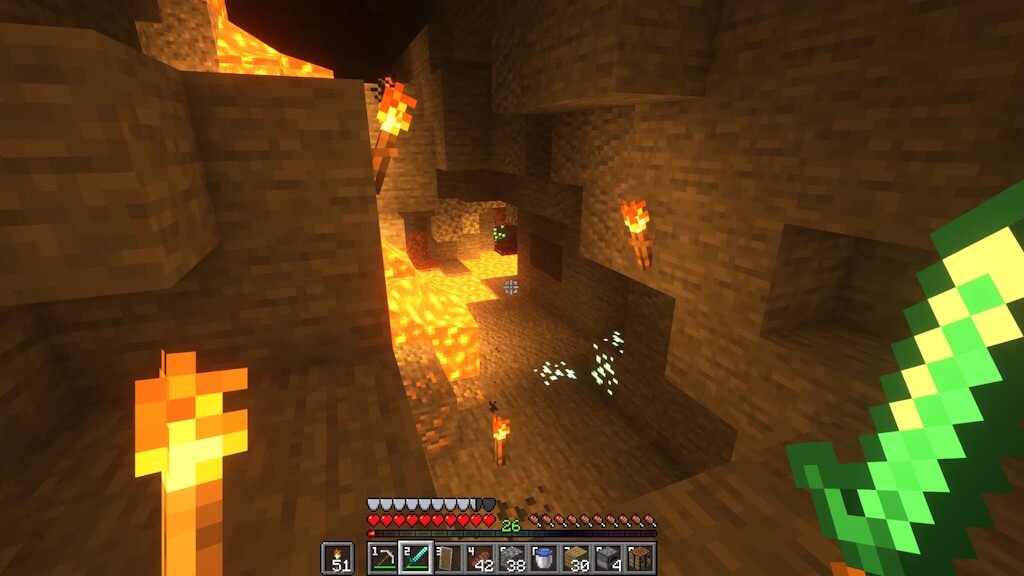Select the cobblestone stack of 38
Image resolution: width=1024 pixels, height=576 pixels.
coord(512,558)
